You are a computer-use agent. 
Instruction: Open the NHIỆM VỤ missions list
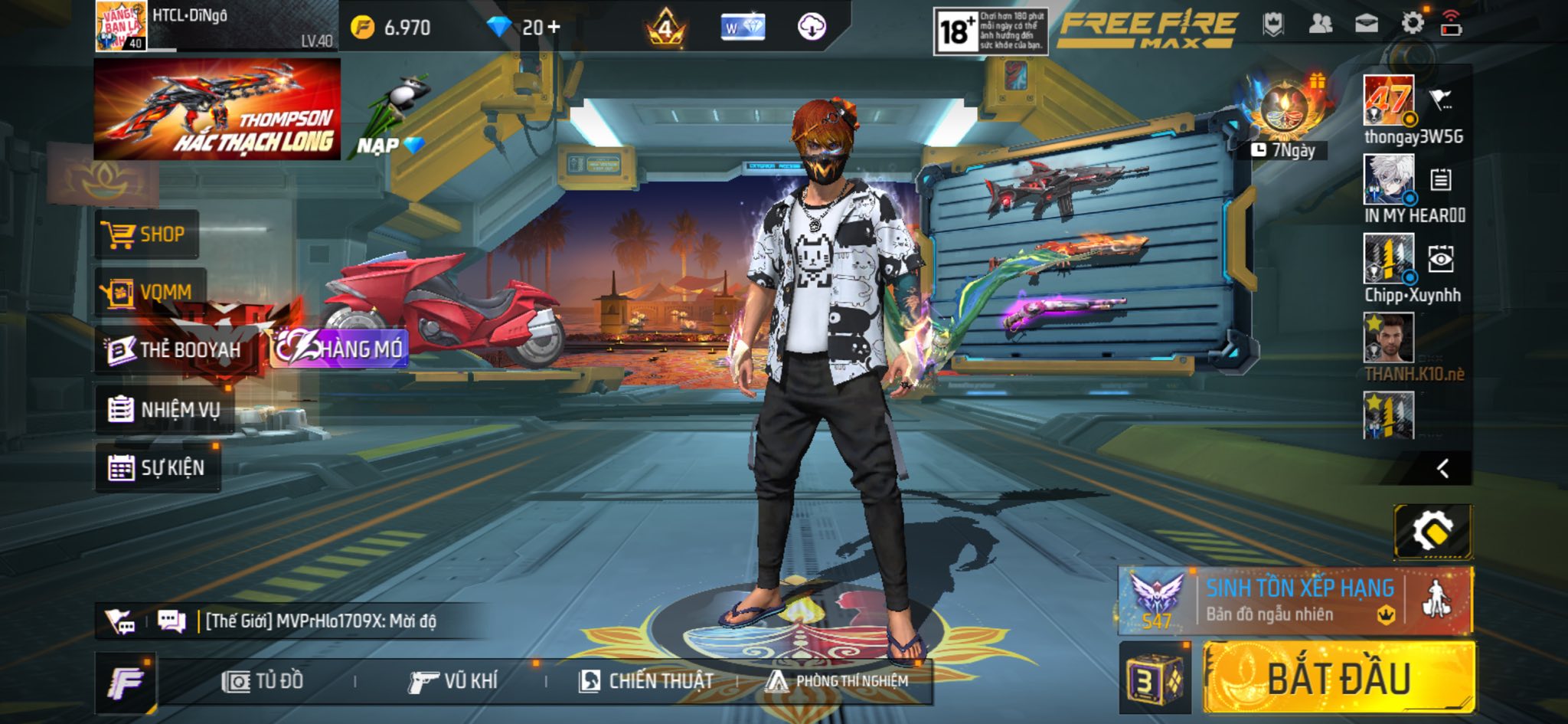click(x=165, y=410)
